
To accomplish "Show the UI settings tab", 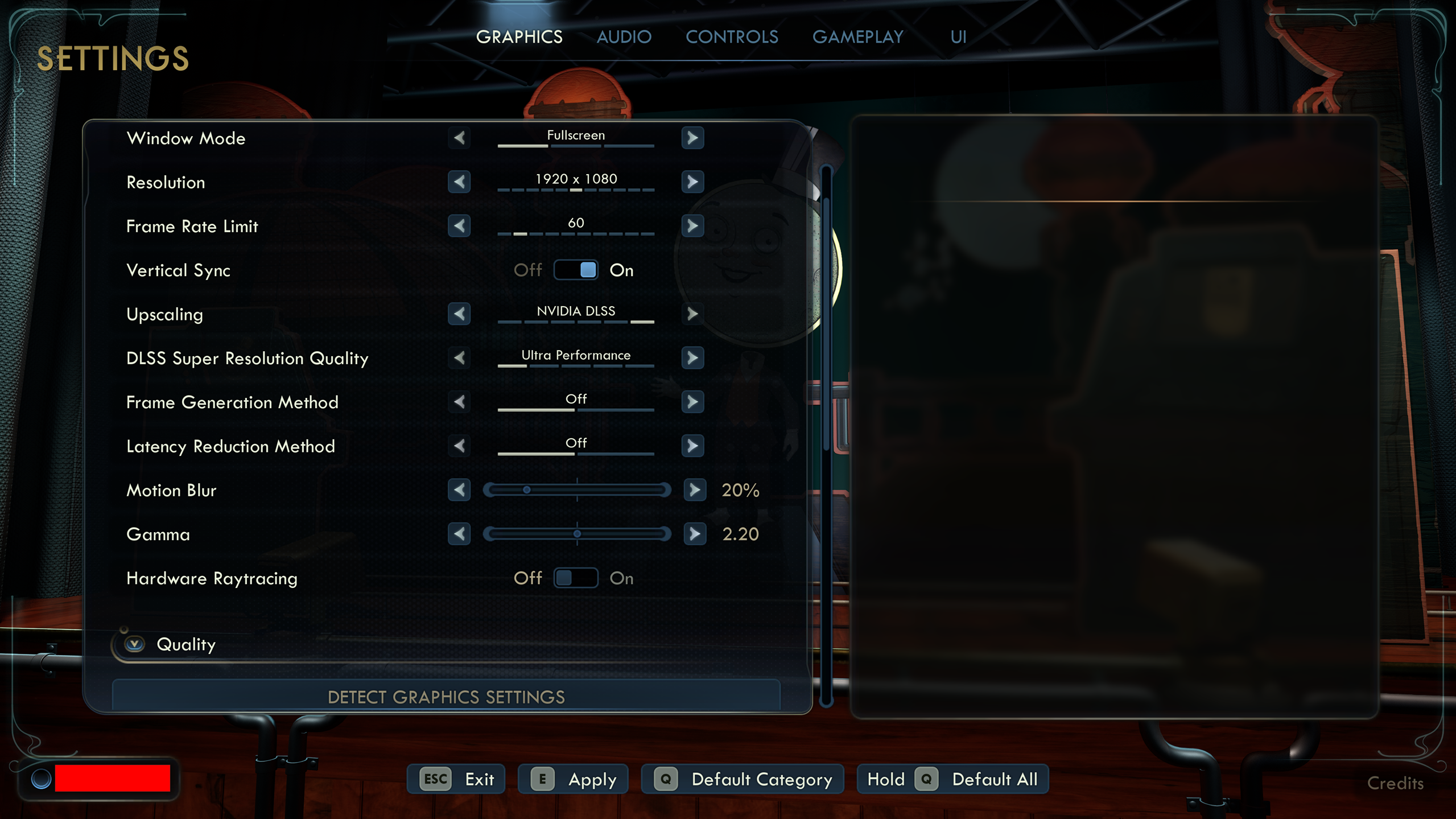I will [x=958, y=37].
